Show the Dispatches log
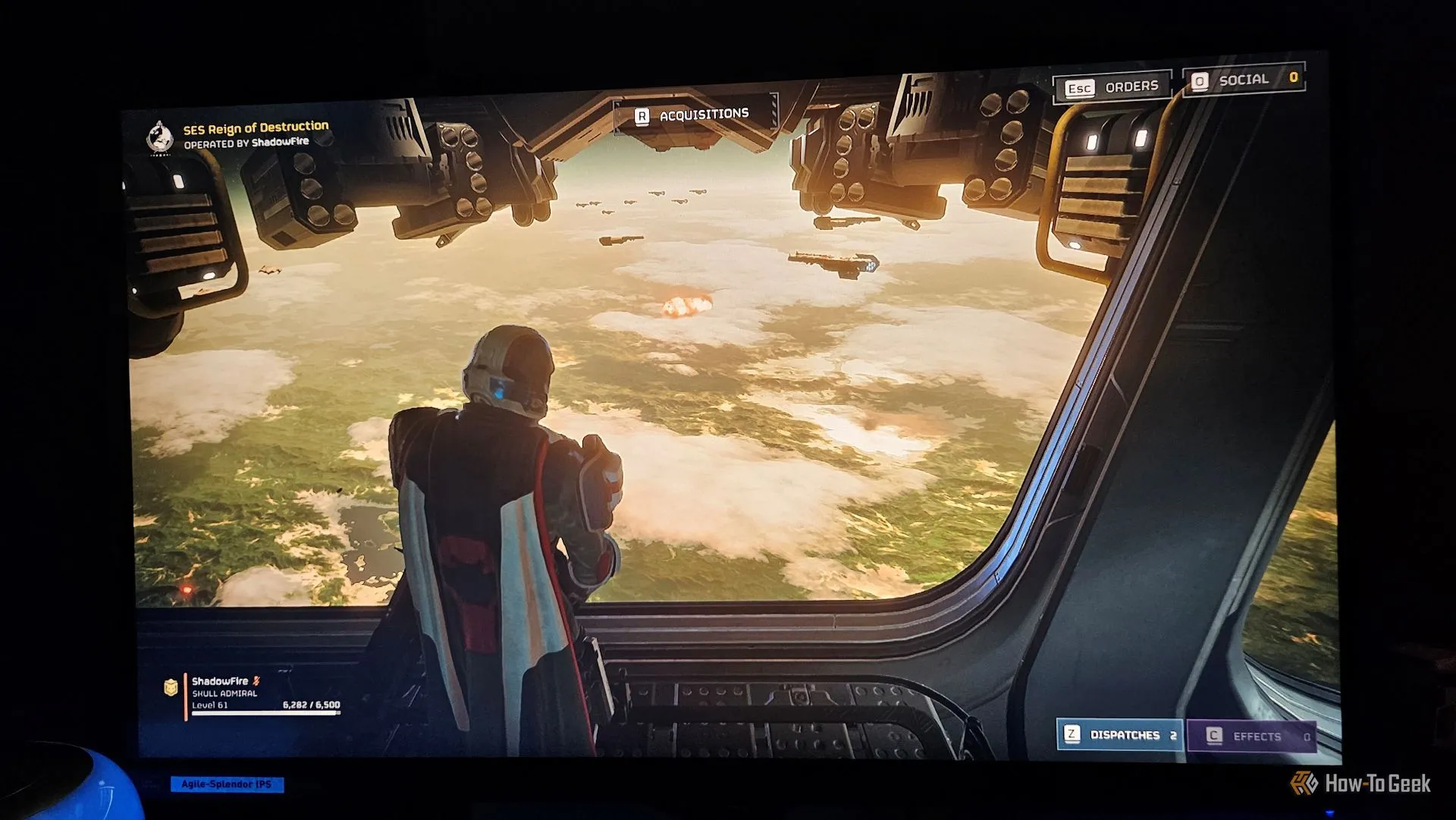Viewport: 1456px width, 820px height. (1121, 735)
